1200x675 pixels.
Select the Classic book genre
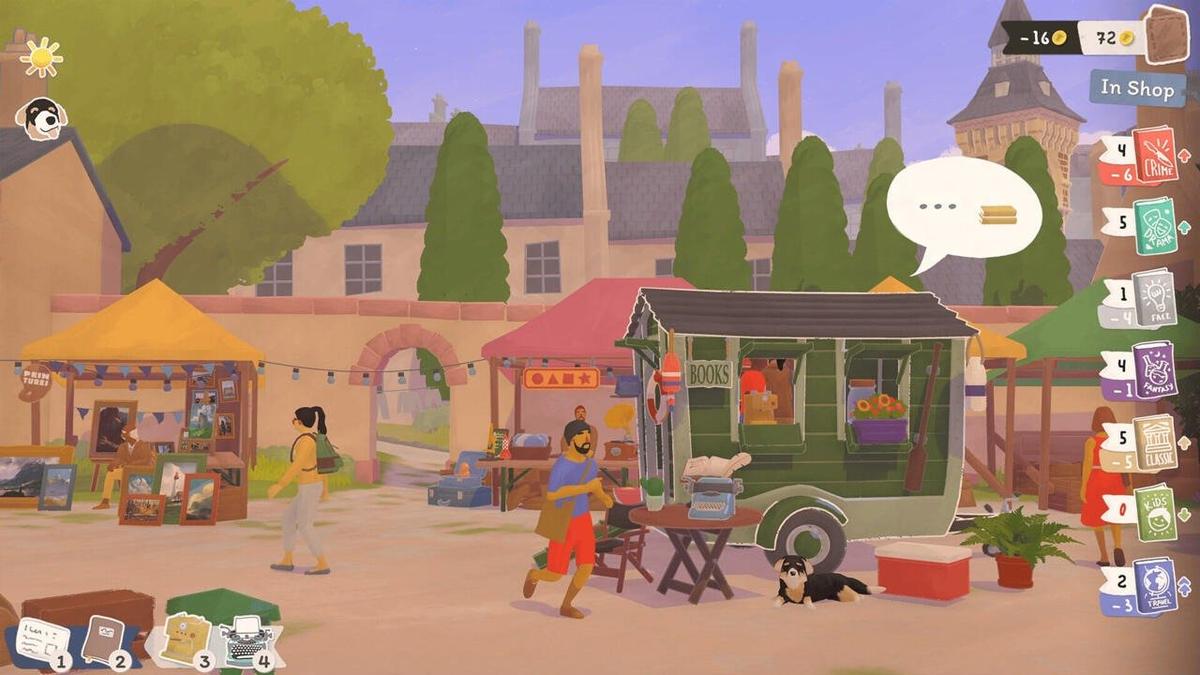1154,441
